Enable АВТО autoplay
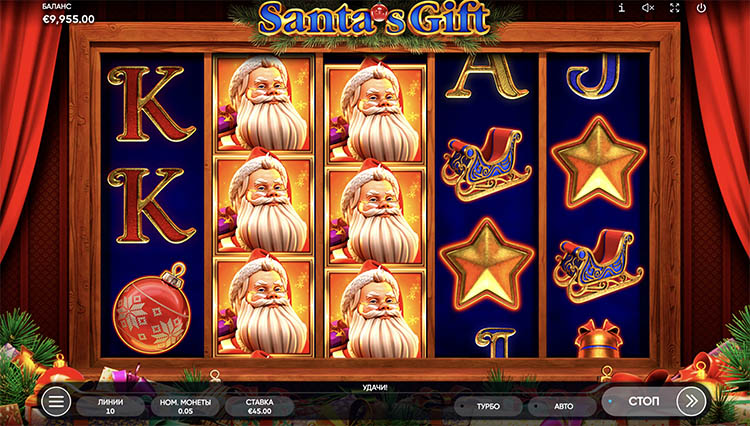 click(562, 406)
